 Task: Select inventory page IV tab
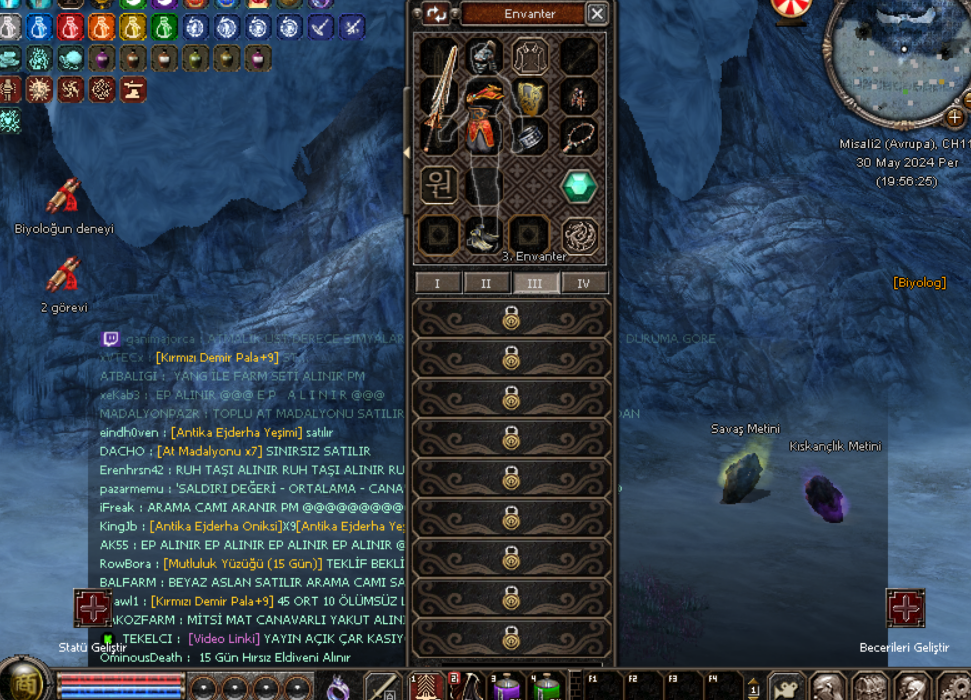584,283
